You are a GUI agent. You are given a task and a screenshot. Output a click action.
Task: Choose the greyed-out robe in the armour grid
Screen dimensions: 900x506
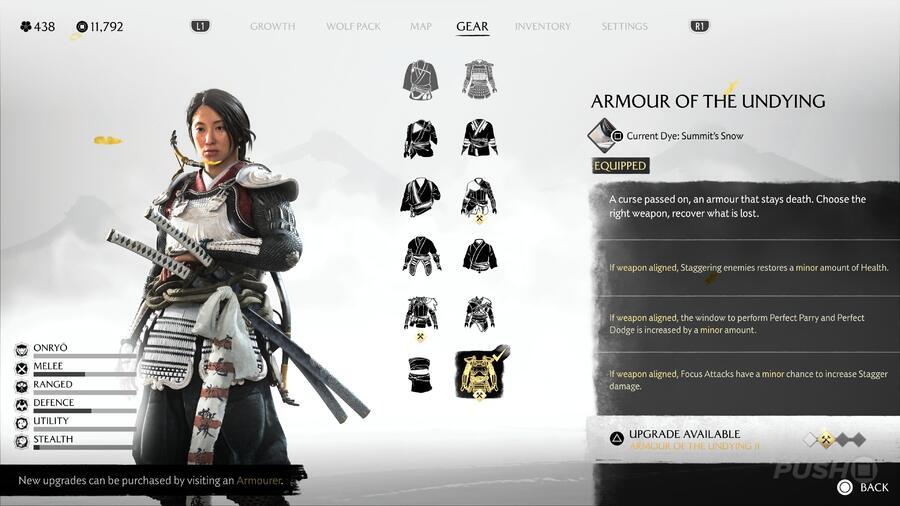[422, 78]
